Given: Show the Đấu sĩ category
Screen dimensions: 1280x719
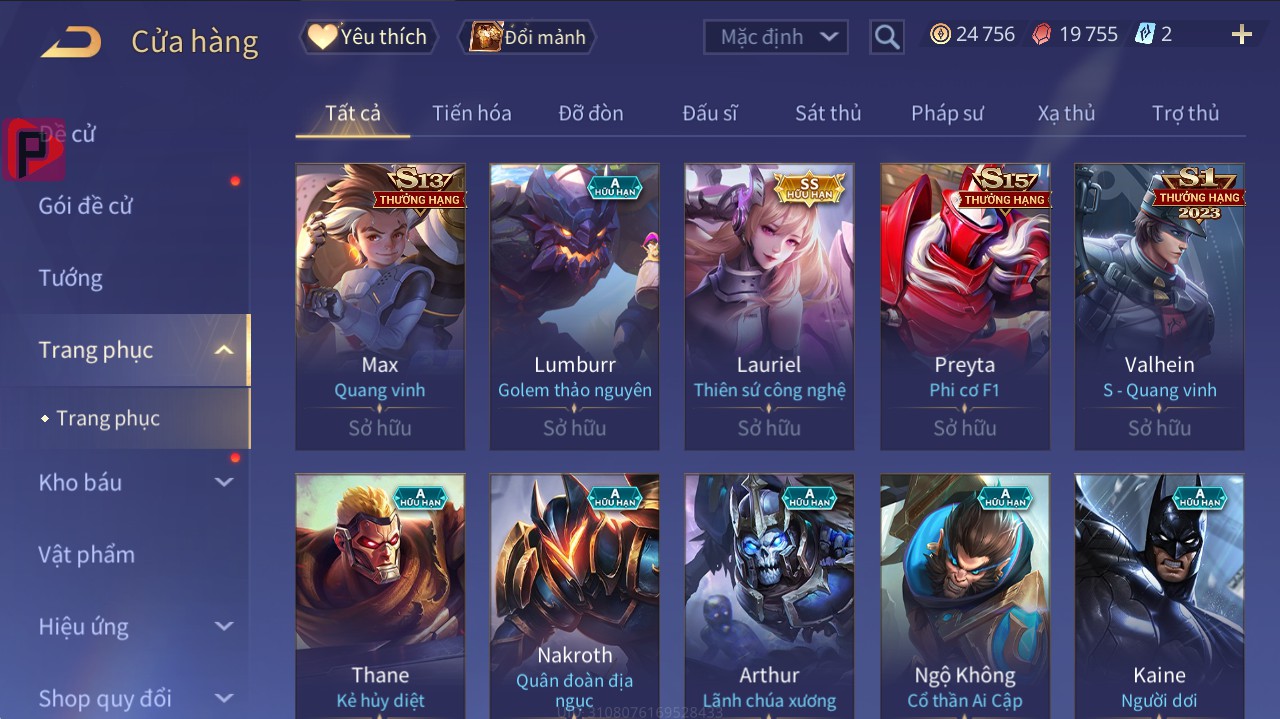Looking at the screenshot, I should click(x=709, y=113).
